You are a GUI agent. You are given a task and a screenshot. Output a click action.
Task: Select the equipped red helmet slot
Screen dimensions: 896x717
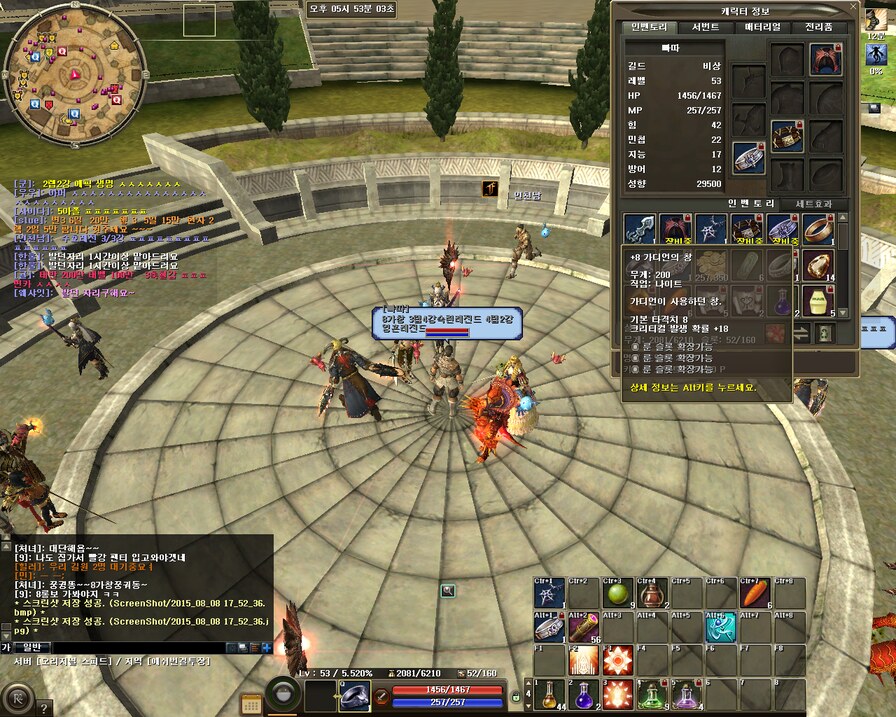(825, 58)
